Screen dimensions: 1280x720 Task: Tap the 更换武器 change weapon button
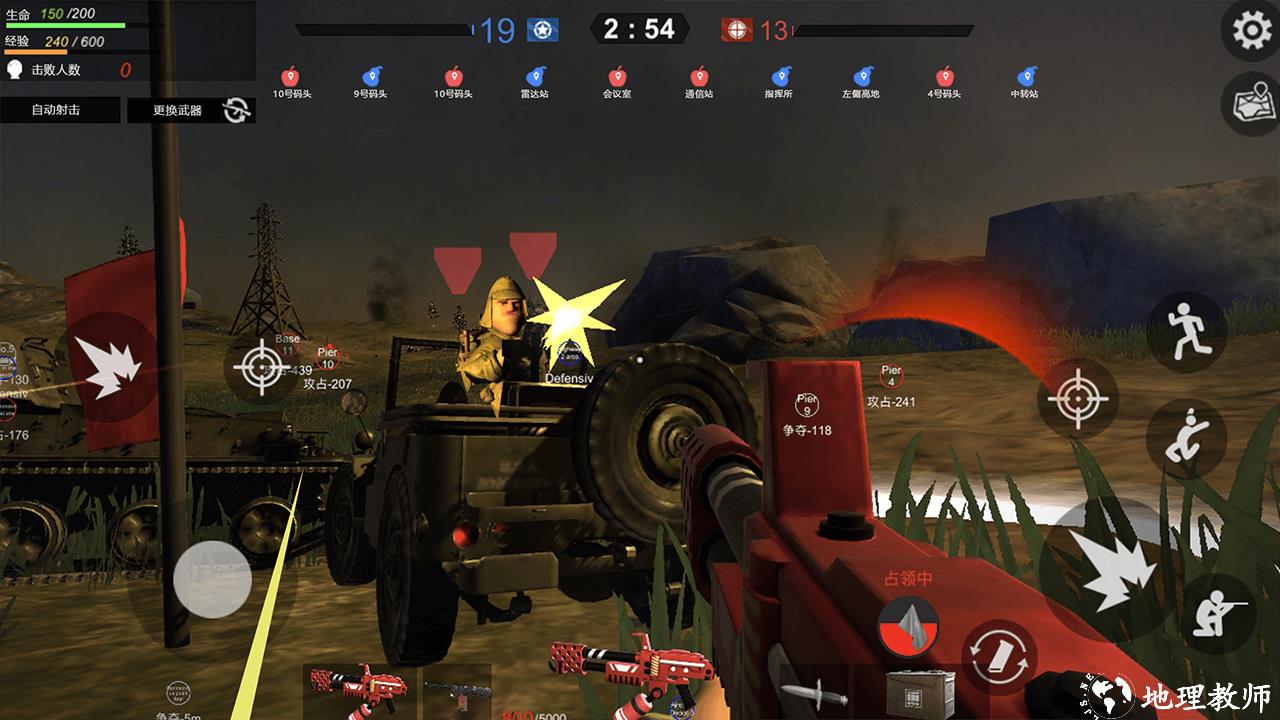tap(190, 110)
